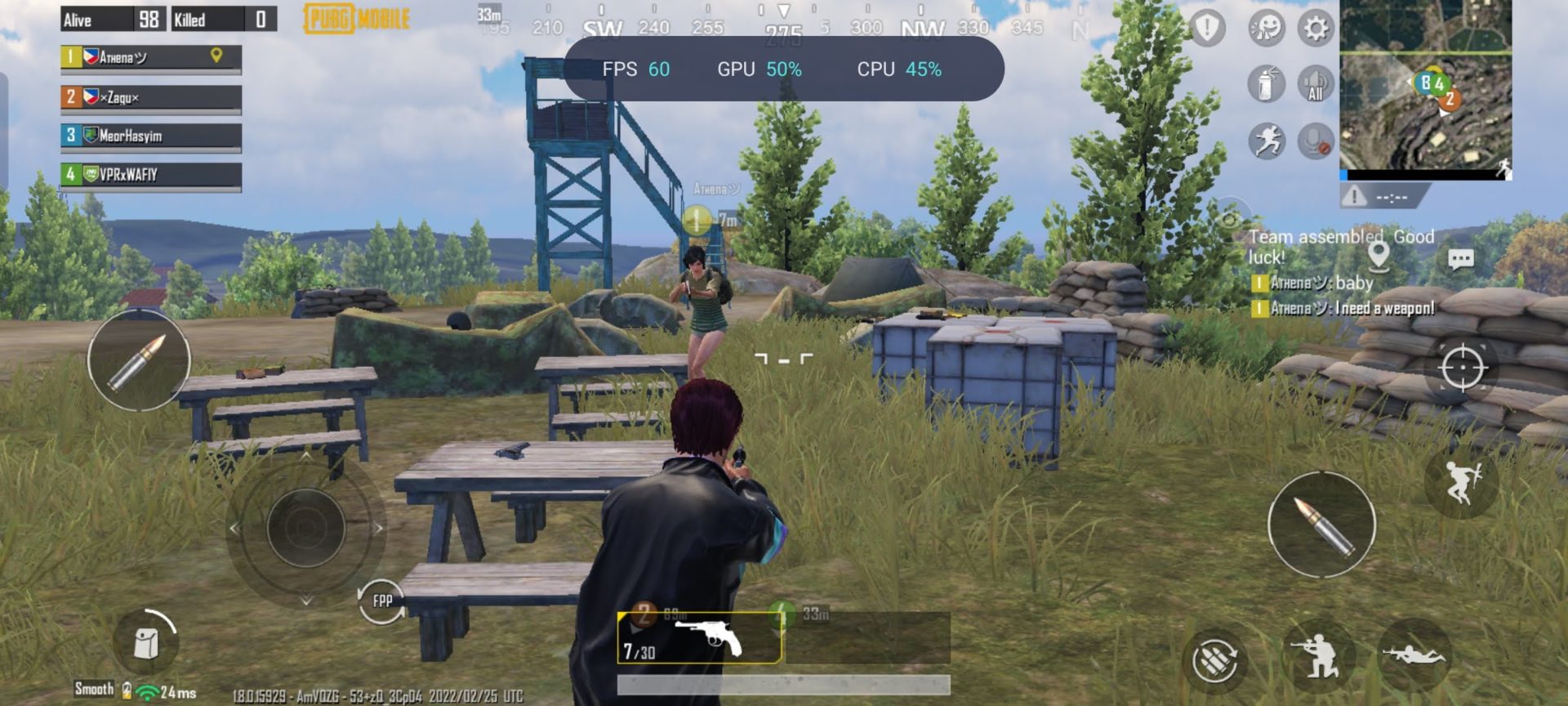Toggle the FPP camera view button
Screen dimensions: 1568x706
(x=381, y=601)
